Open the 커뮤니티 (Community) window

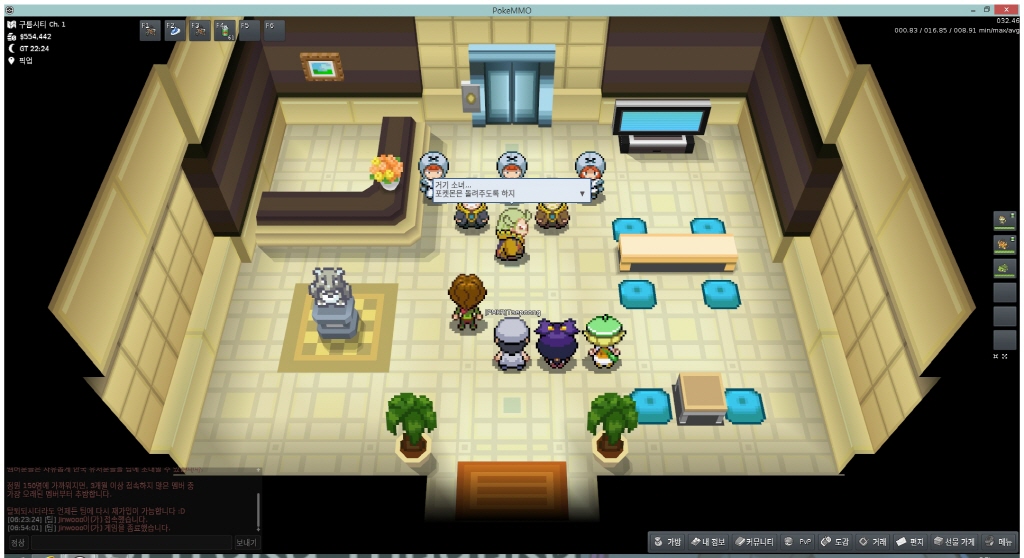click(754, 541)
